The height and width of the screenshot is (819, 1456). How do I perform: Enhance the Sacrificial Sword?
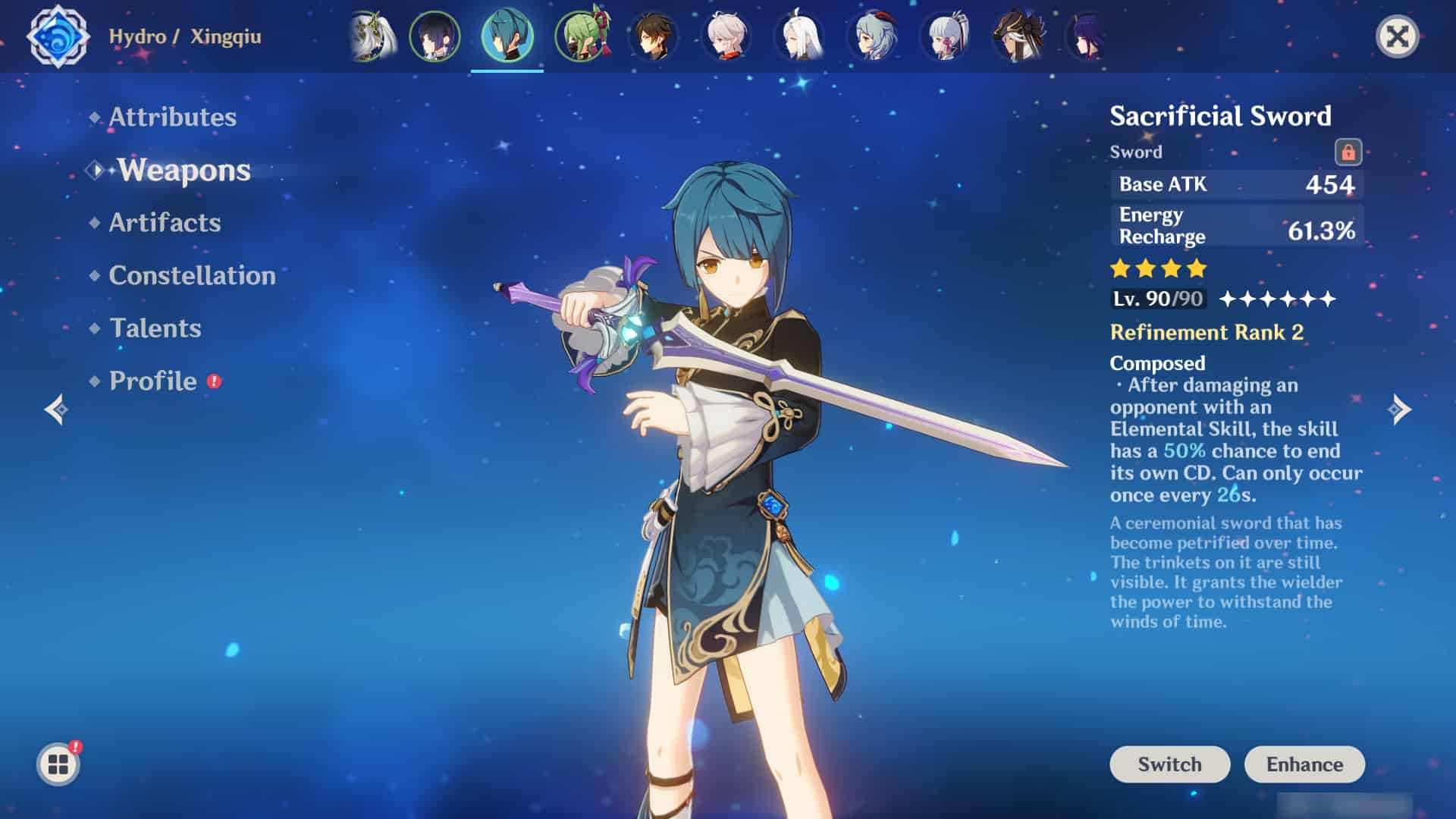[1304, 764]
